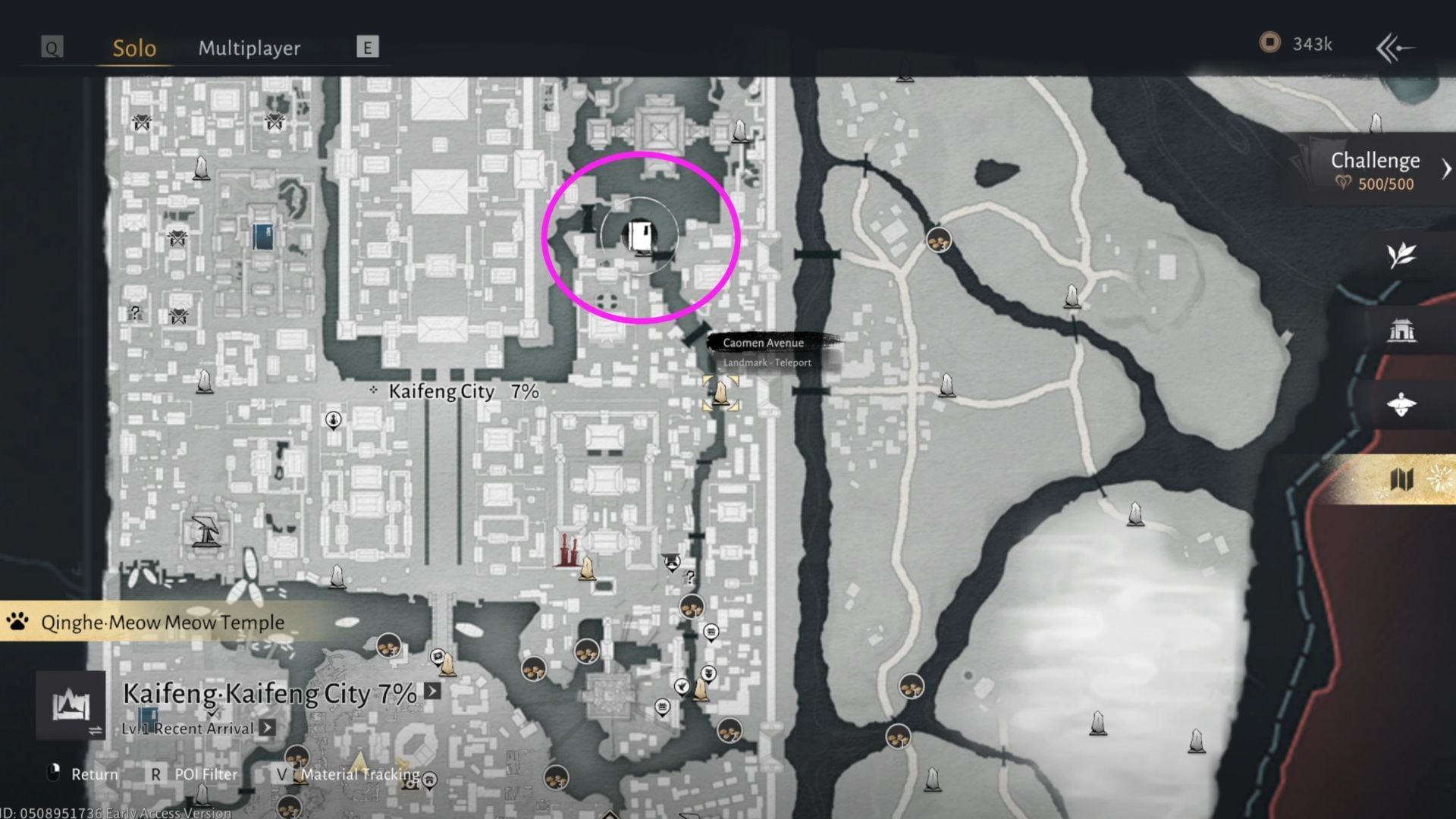Click the swap arrows under the region thumbnail
Viewport: 1456px width, 819px height.
point(94,731)
